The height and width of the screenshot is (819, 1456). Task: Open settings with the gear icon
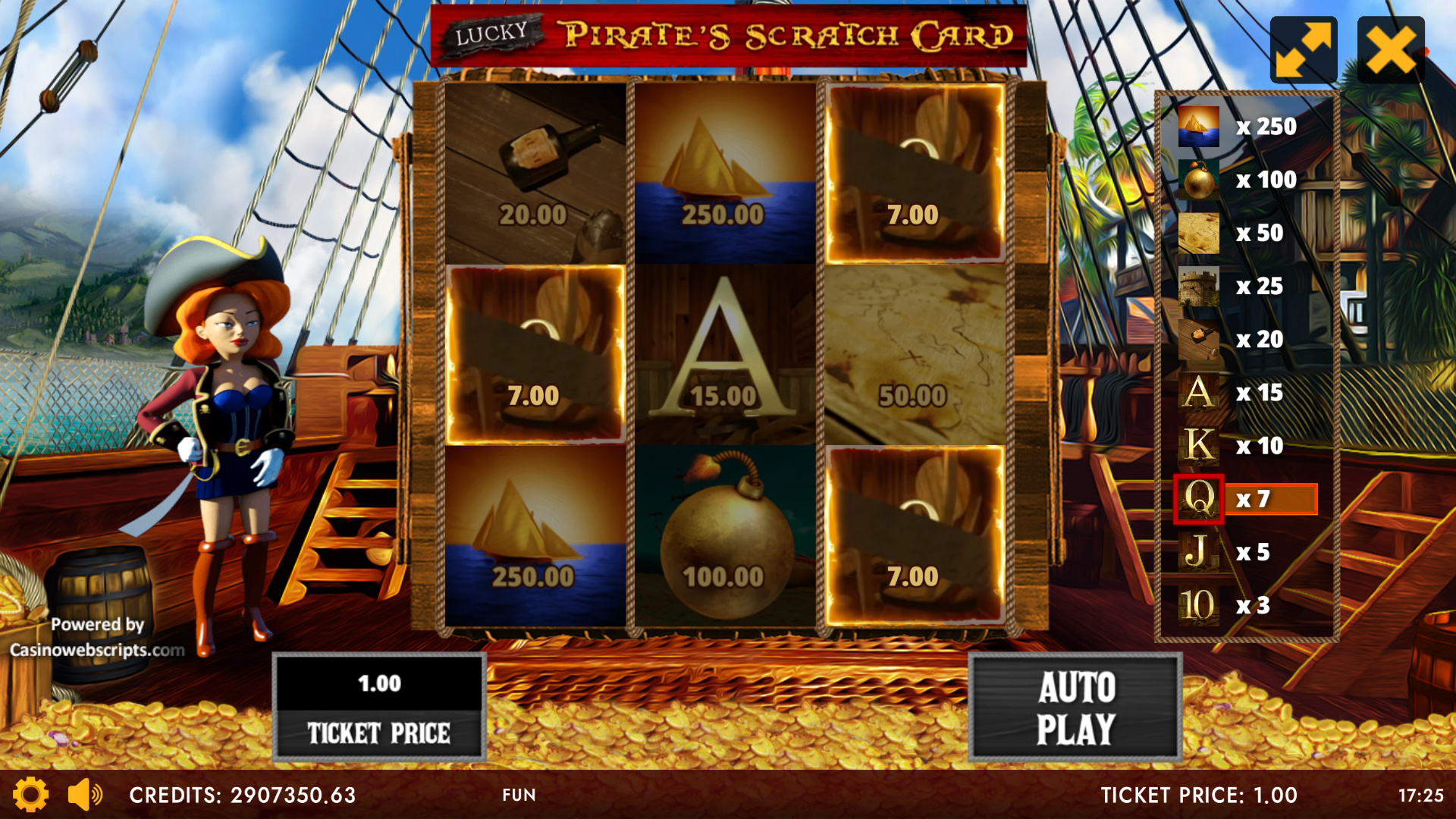click(x=30, y=795)
